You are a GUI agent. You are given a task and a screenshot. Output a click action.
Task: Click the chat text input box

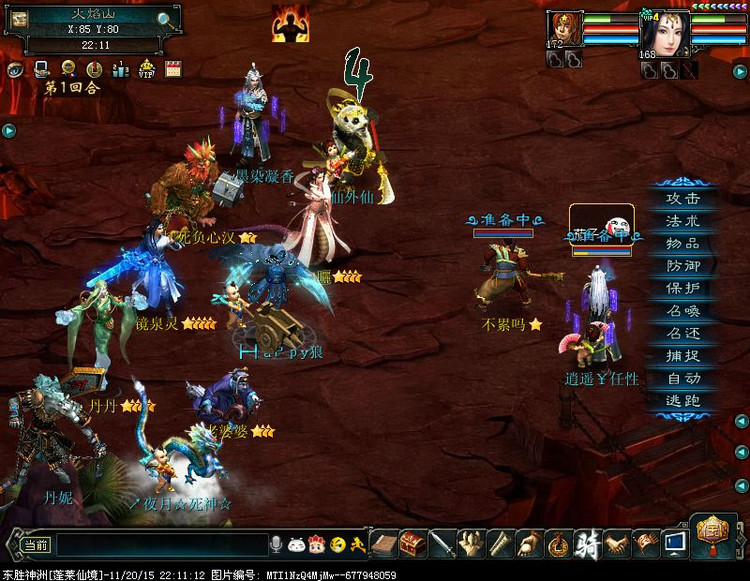160,544
